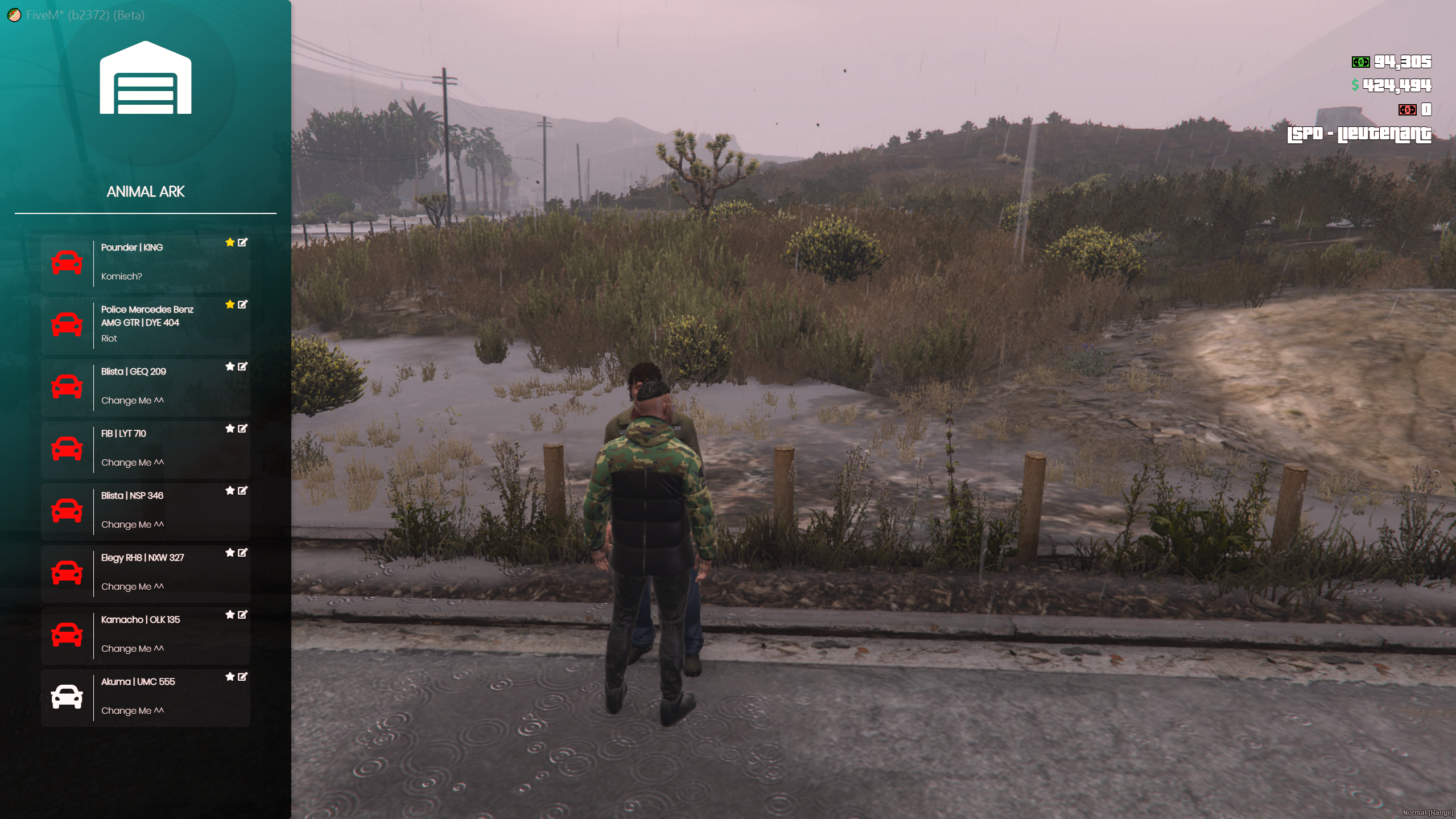1456x819 pixels.
Task: Choose the Blista | NSP 346 entry
Action: [145, 511]
